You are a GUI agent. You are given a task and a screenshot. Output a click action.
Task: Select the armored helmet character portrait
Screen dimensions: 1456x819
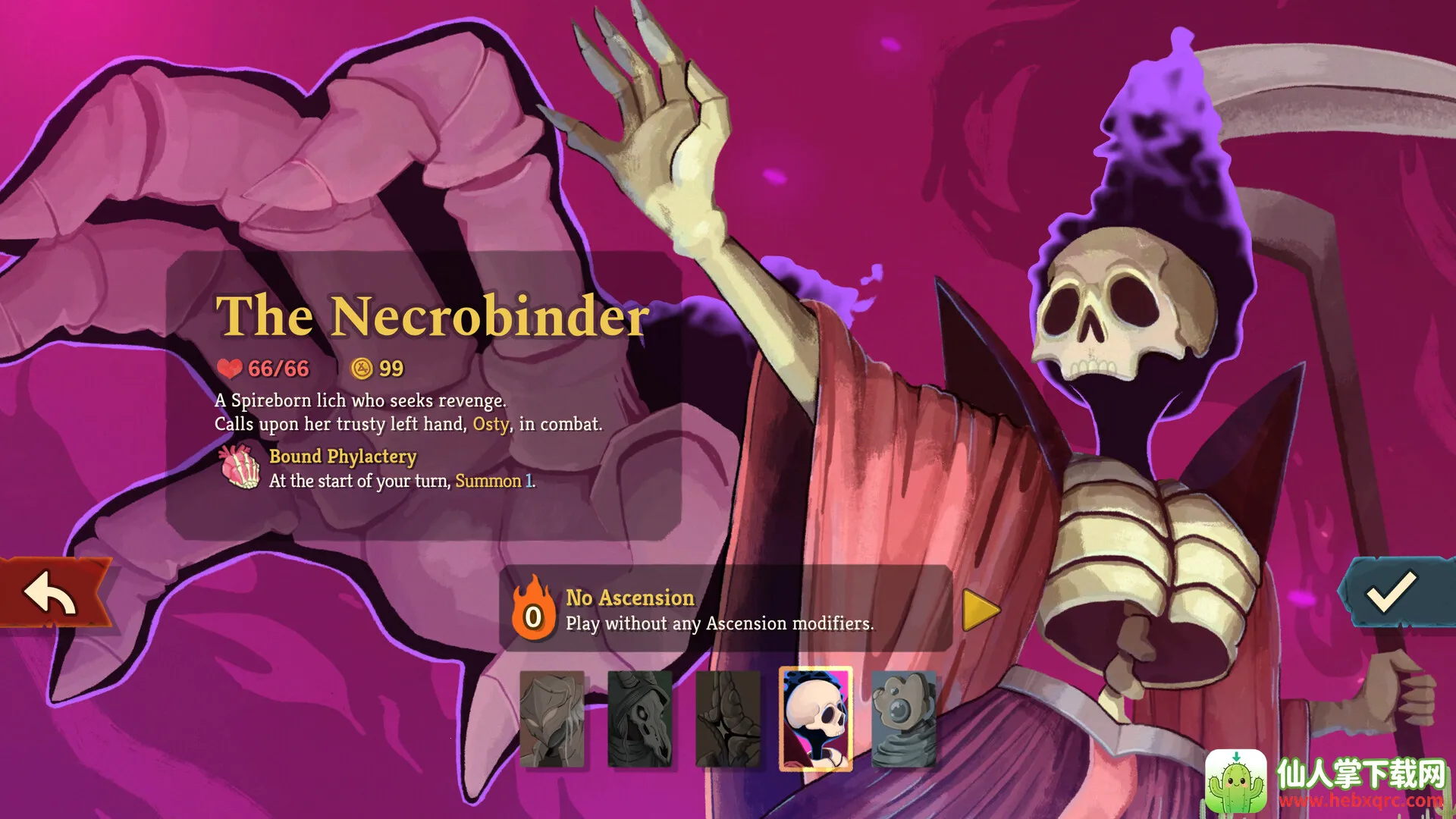(x=552, y=719)
